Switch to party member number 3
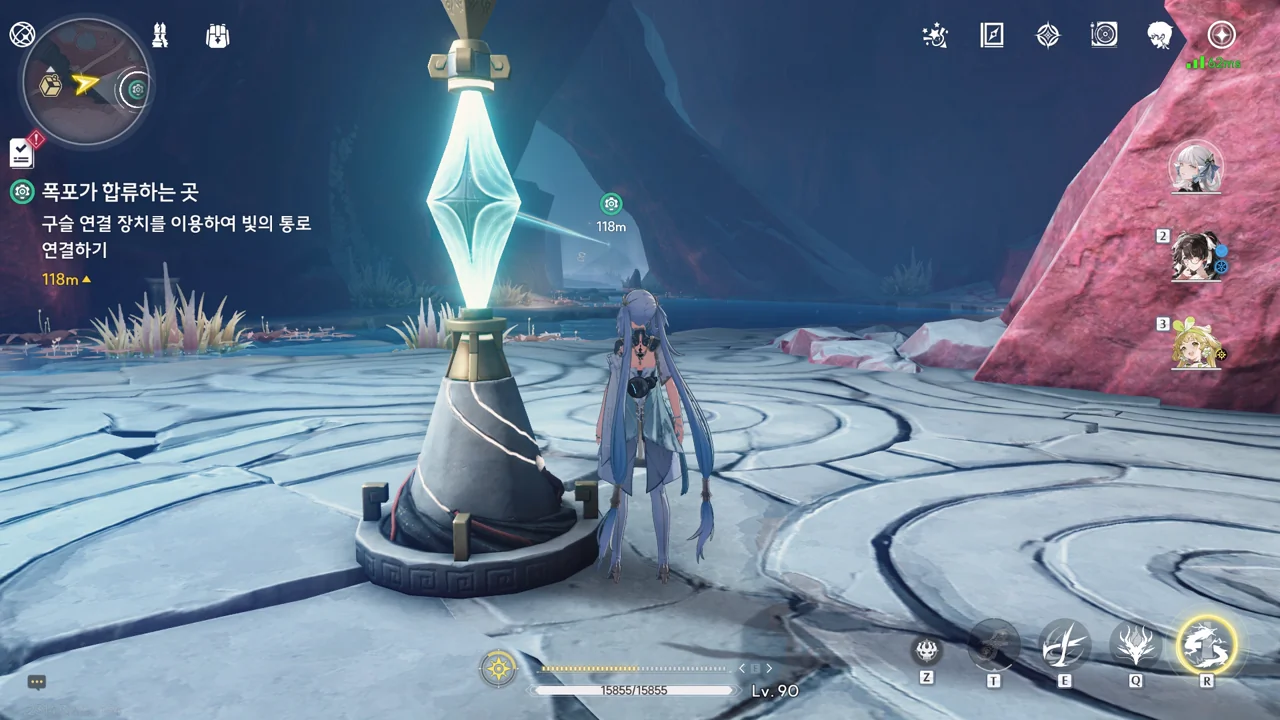The height and width of the screenshot is (720, 1280). coord(1196,343)
